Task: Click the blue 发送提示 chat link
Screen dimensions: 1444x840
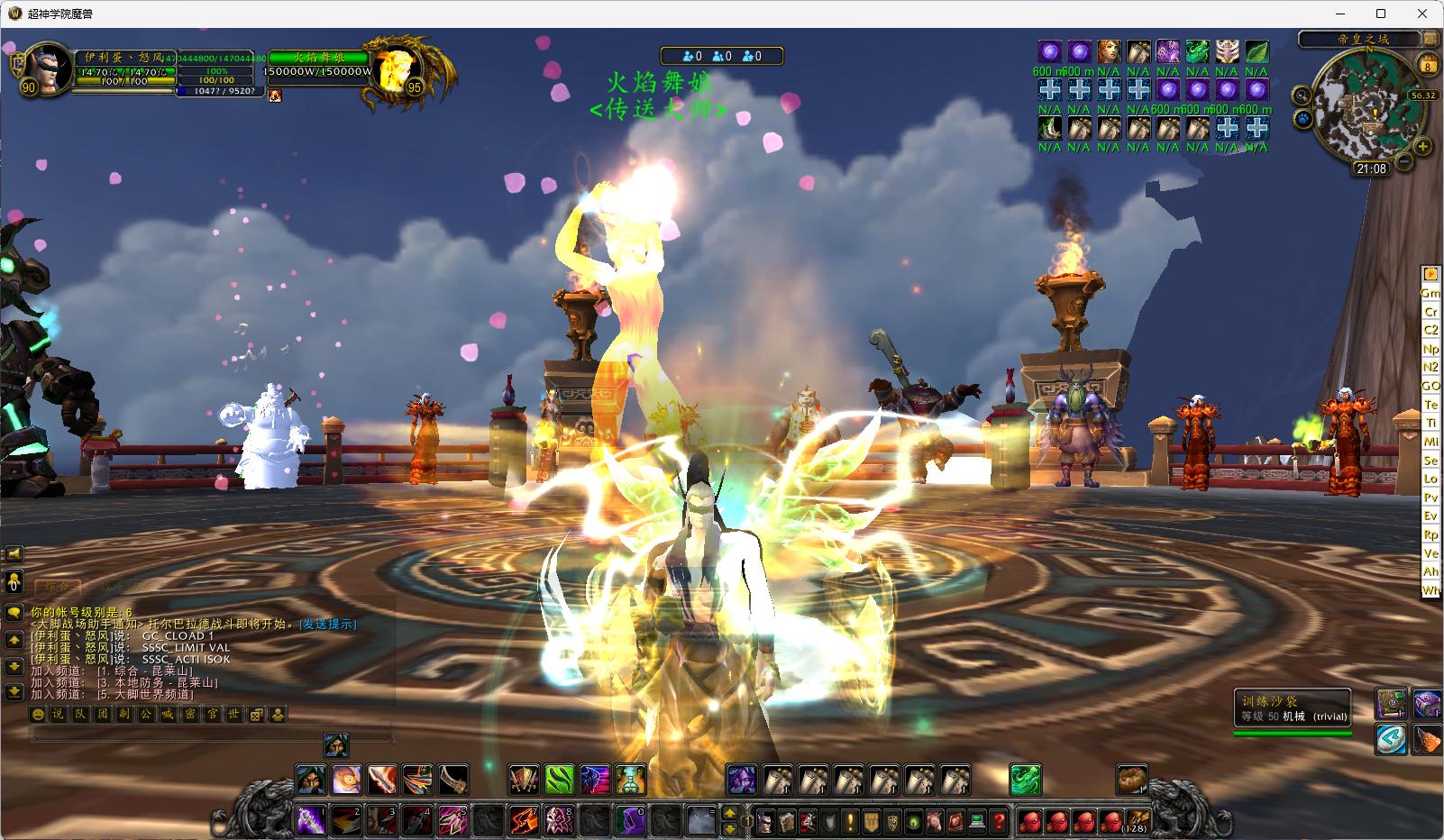Action: tap(329, 624)
